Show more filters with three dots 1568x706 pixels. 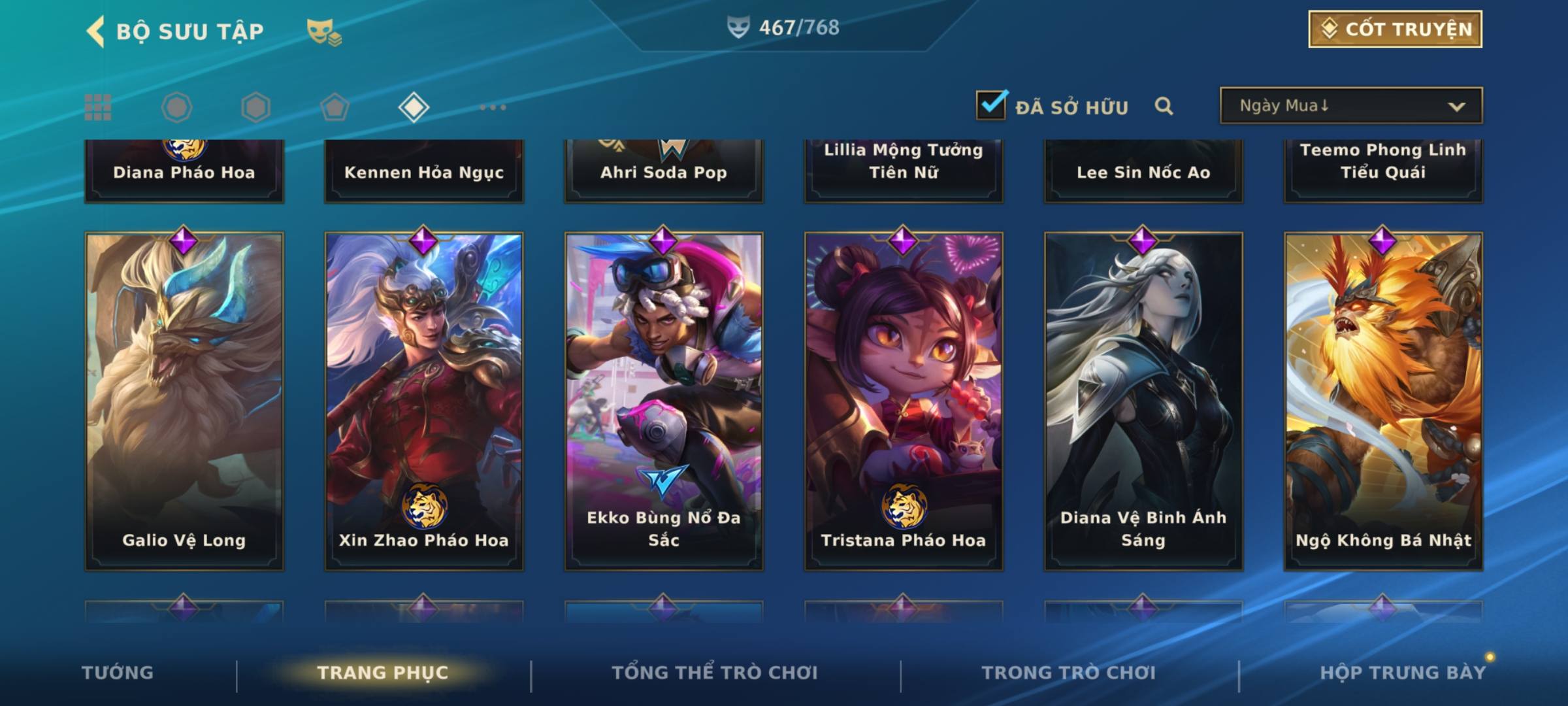493,107
